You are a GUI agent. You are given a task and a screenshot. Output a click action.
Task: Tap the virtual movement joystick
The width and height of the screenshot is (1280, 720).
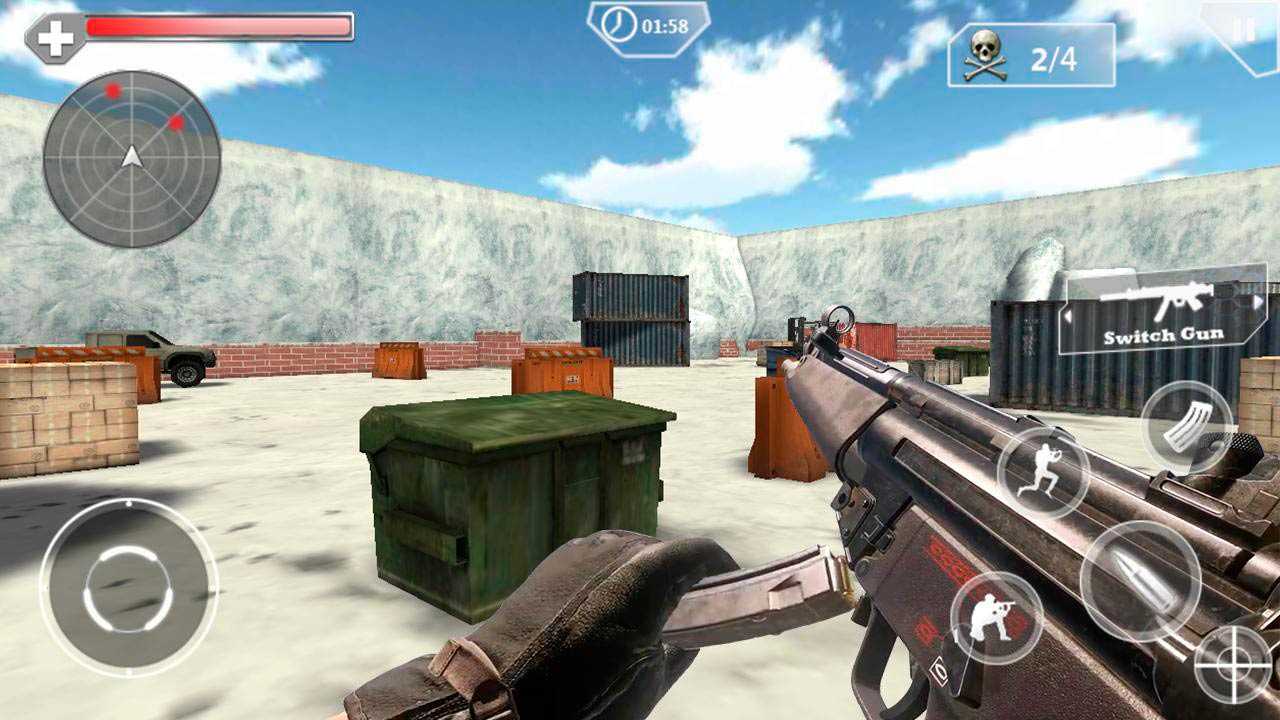point(128,588)
